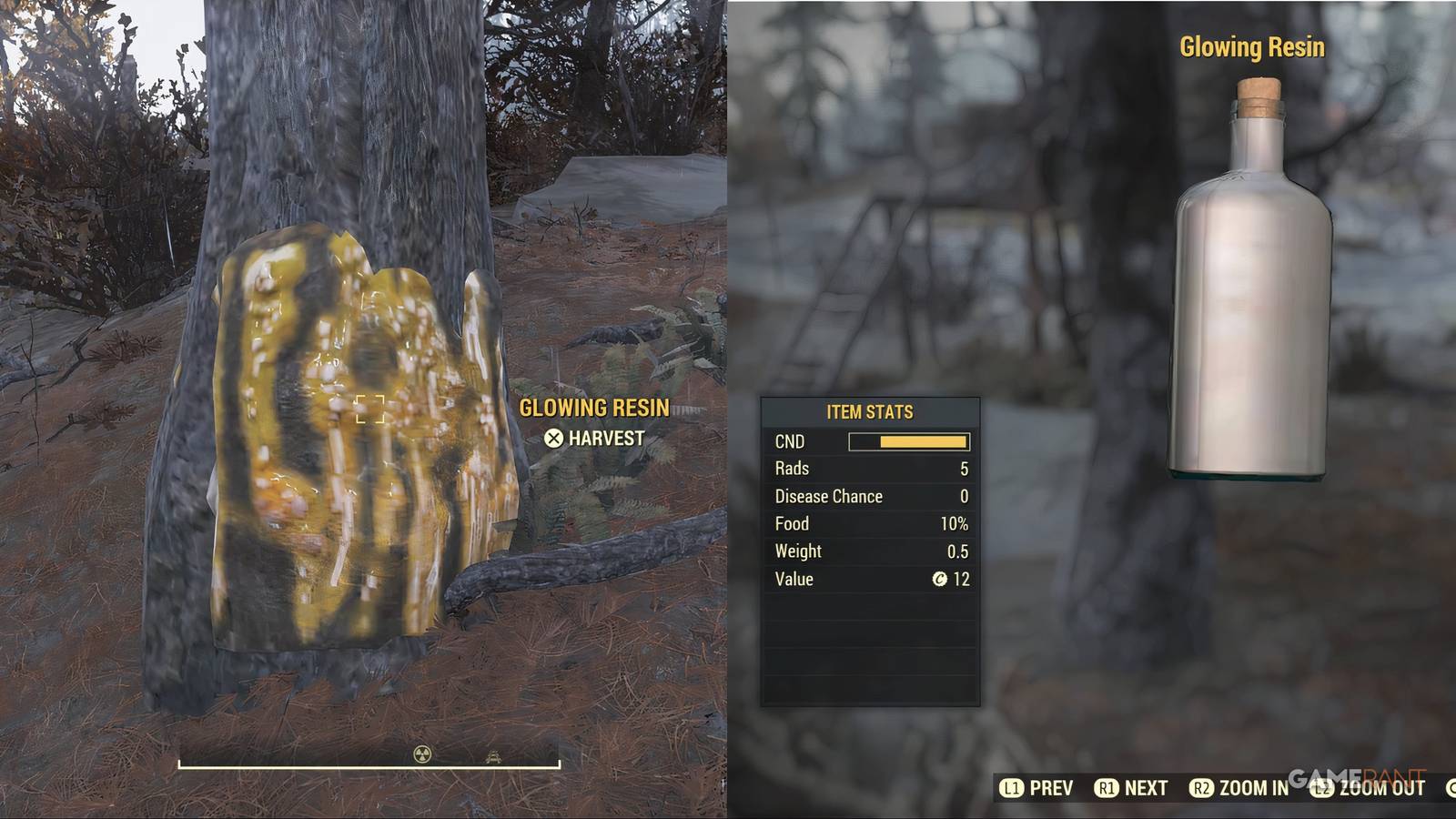Click the Weight stat entry

869,551
